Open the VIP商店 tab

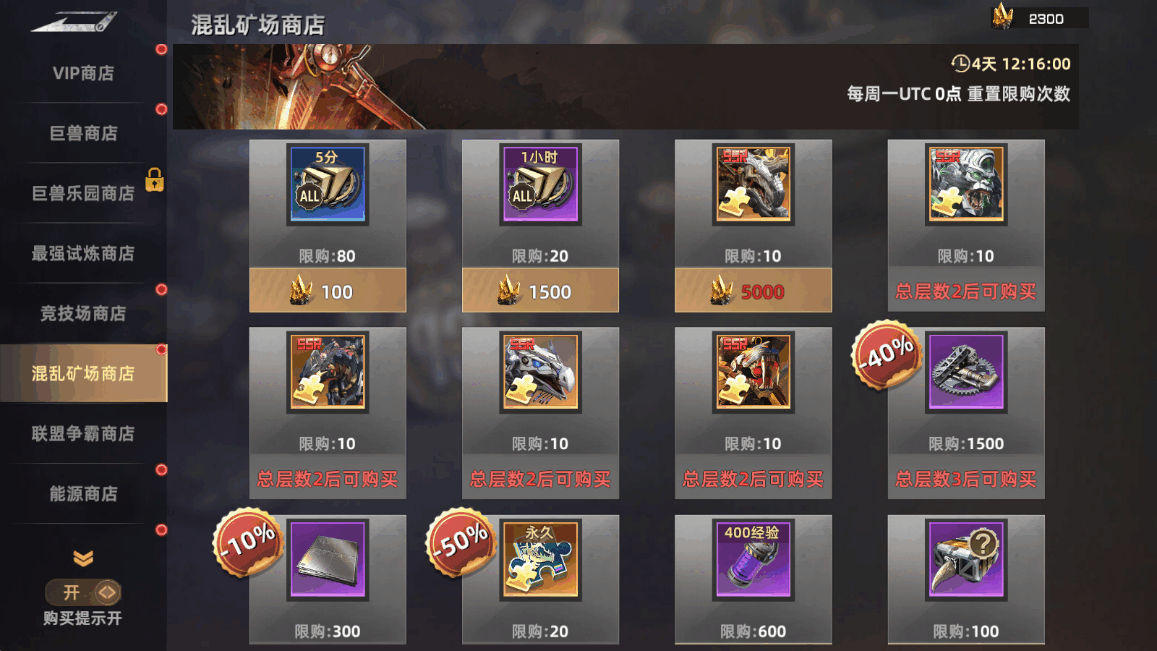83,73
